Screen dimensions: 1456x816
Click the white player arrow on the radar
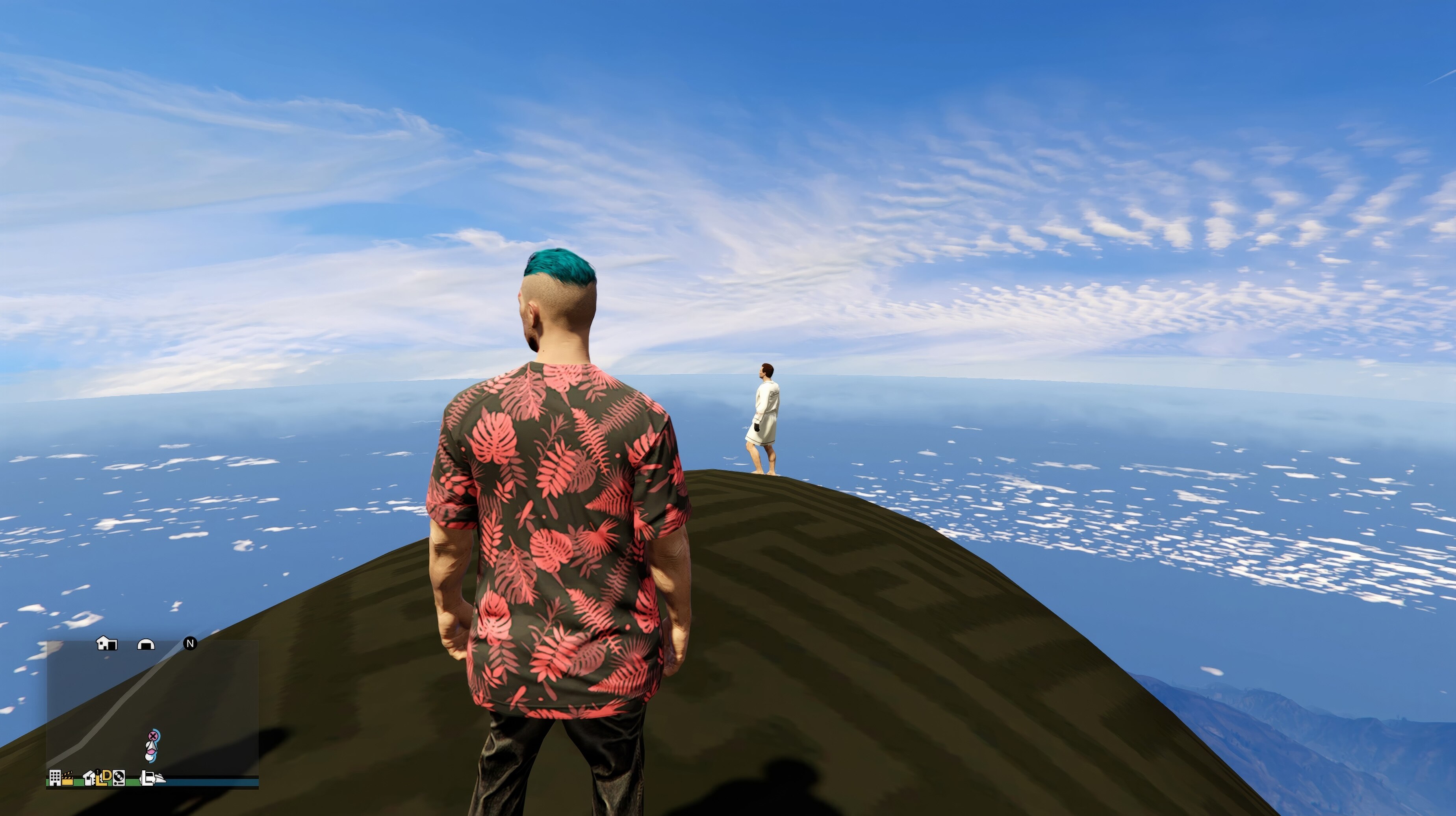coord(152,746)
